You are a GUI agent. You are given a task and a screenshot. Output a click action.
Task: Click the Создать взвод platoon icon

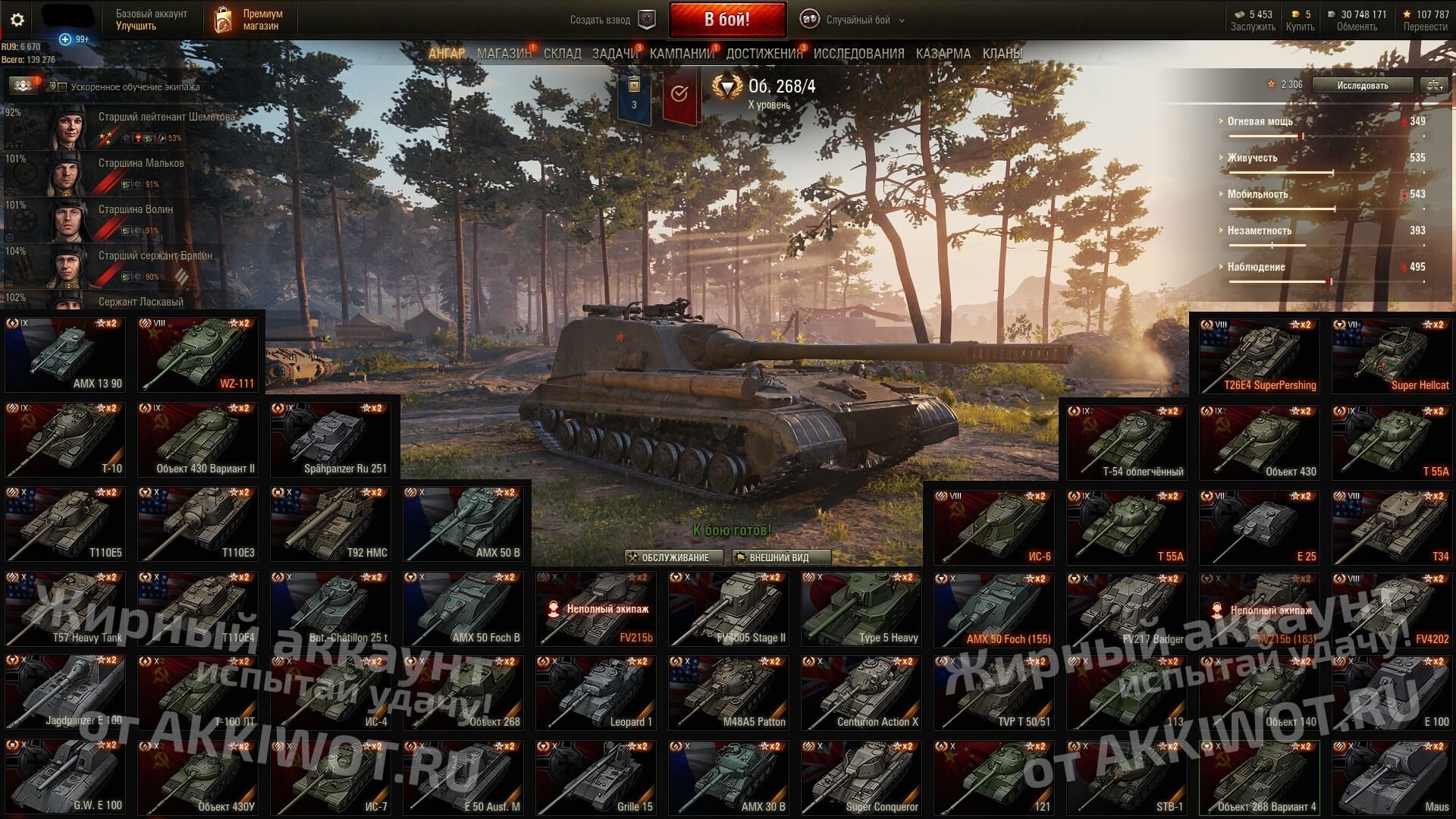coord(646,20)
